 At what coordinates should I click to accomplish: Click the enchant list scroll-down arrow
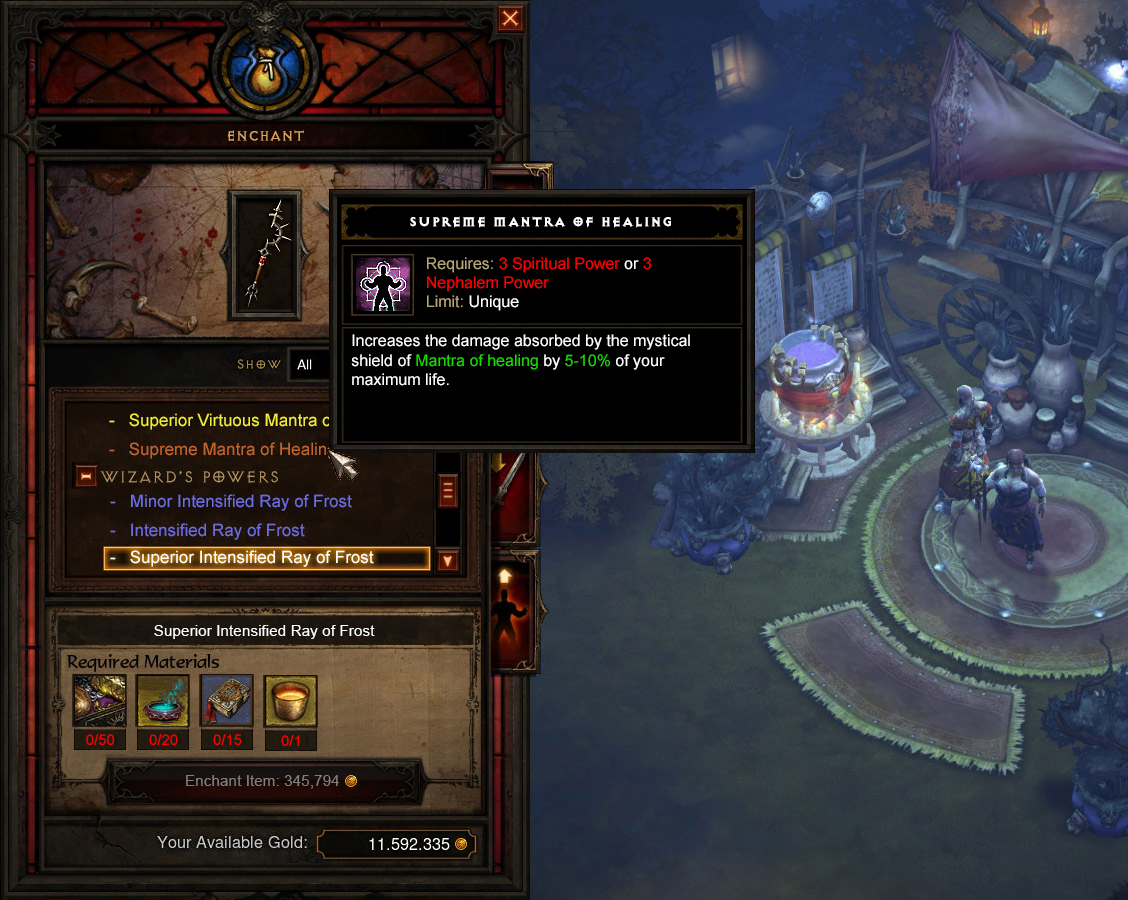[x=447, y=561]
